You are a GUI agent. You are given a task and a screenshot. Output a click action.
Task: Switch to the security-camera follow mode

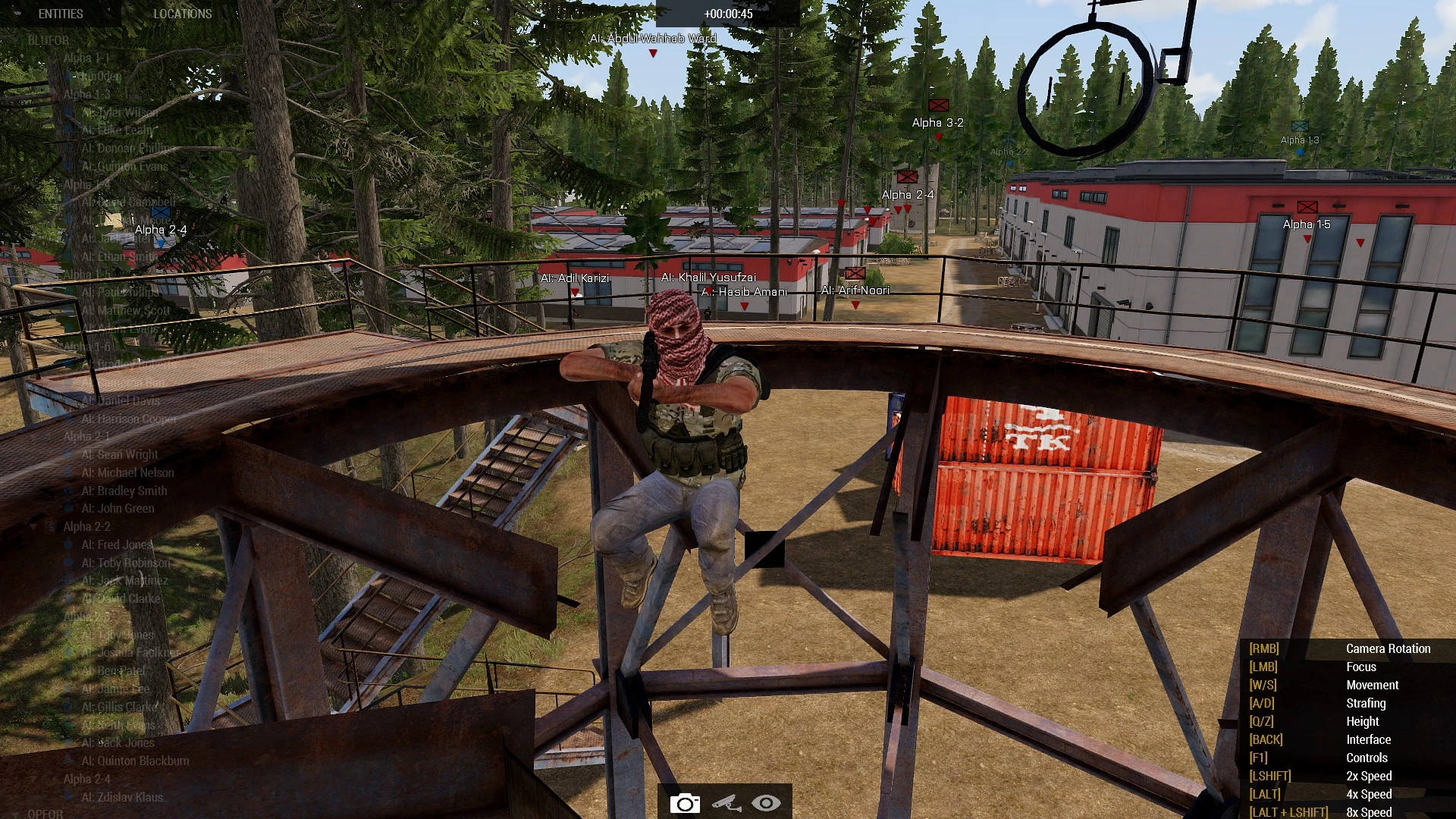coord(726,803)
